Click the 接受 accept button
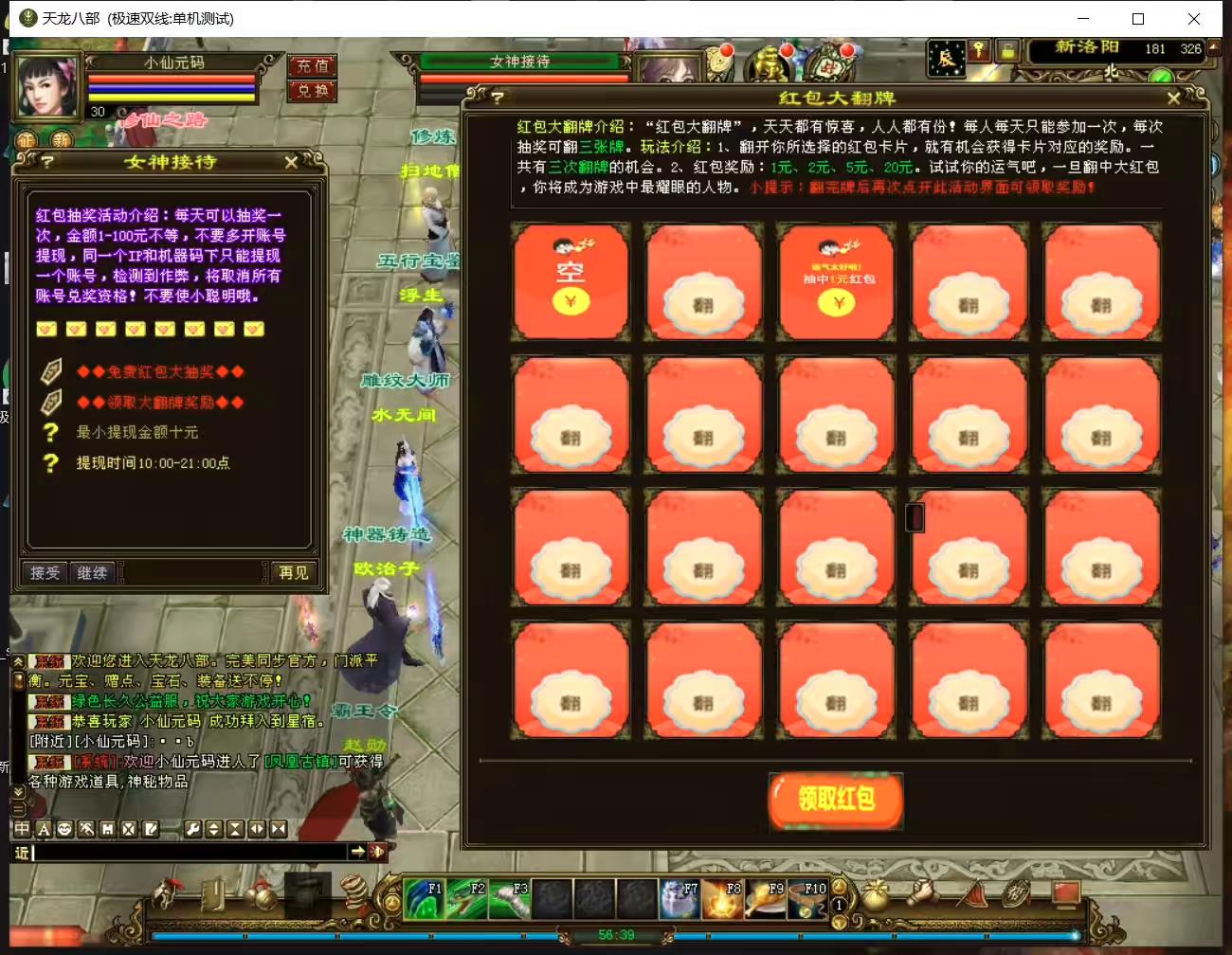The image size is (1232, 955). pyautogui.click(x=45, y=572)
